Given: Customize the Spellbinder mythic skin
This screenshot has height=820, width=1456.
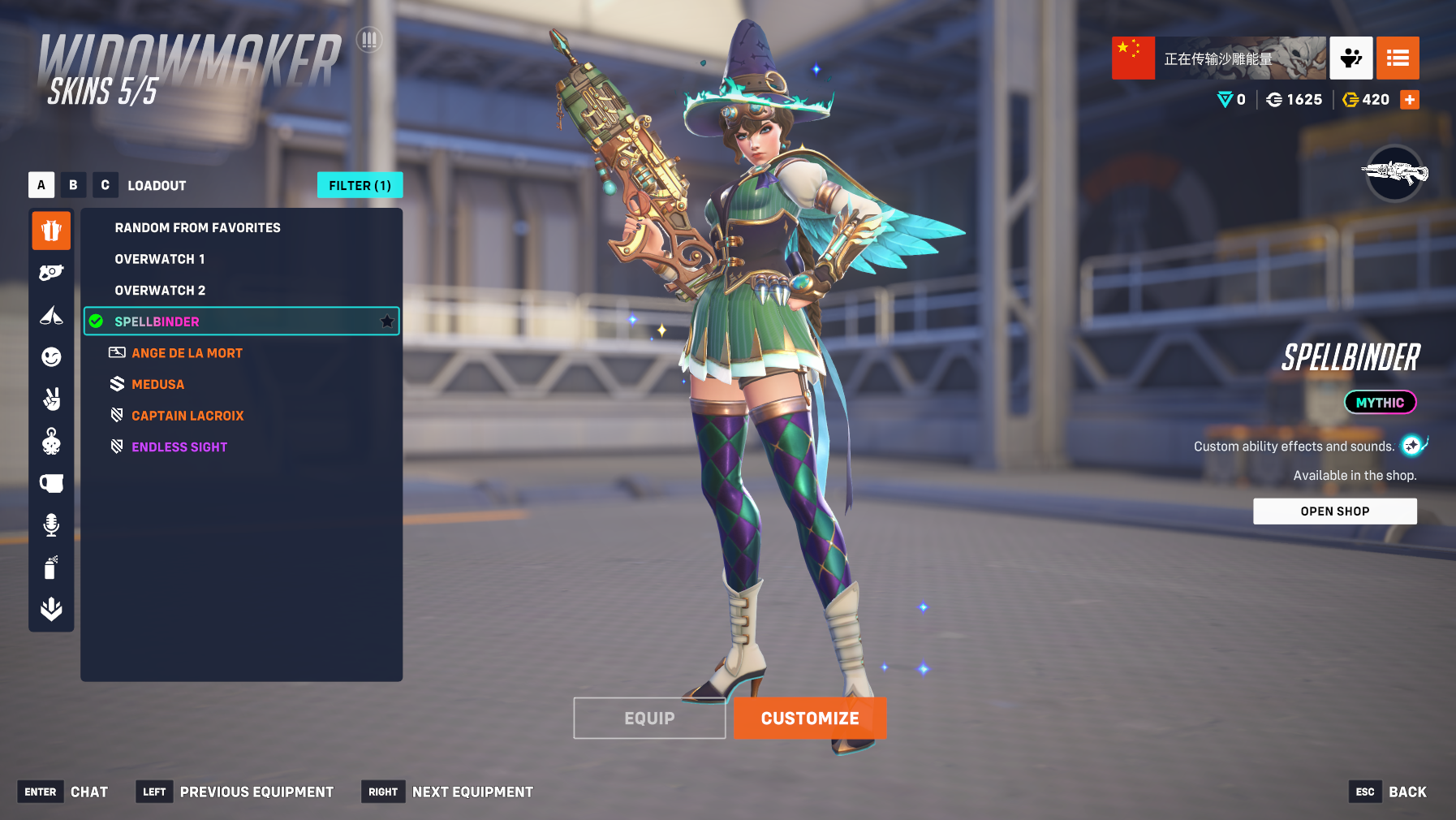Looking at the screenshot, I should pos(809,719).
